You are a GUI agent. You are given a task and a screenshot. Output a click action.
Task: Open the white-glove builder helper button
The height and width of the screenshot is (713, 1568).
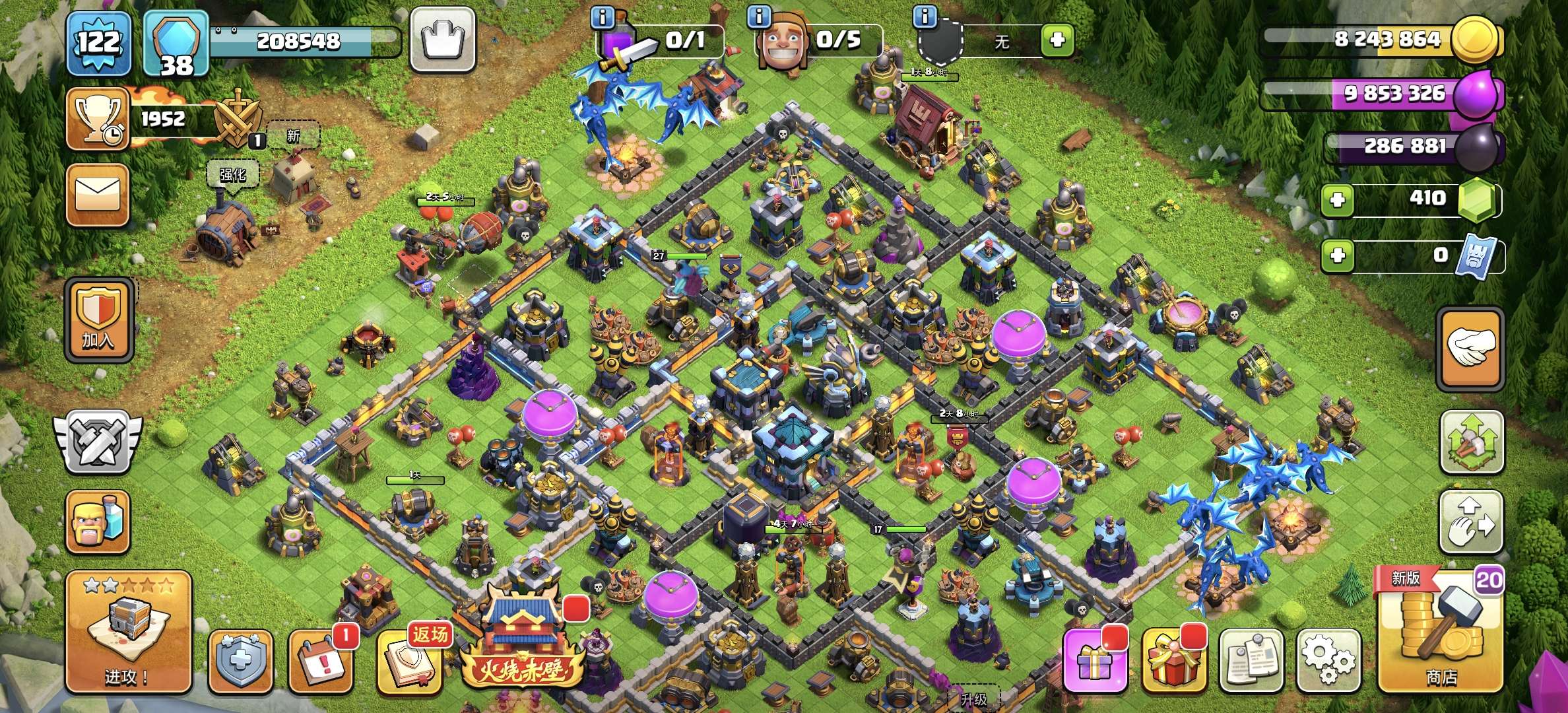[x=1470, y=350]
